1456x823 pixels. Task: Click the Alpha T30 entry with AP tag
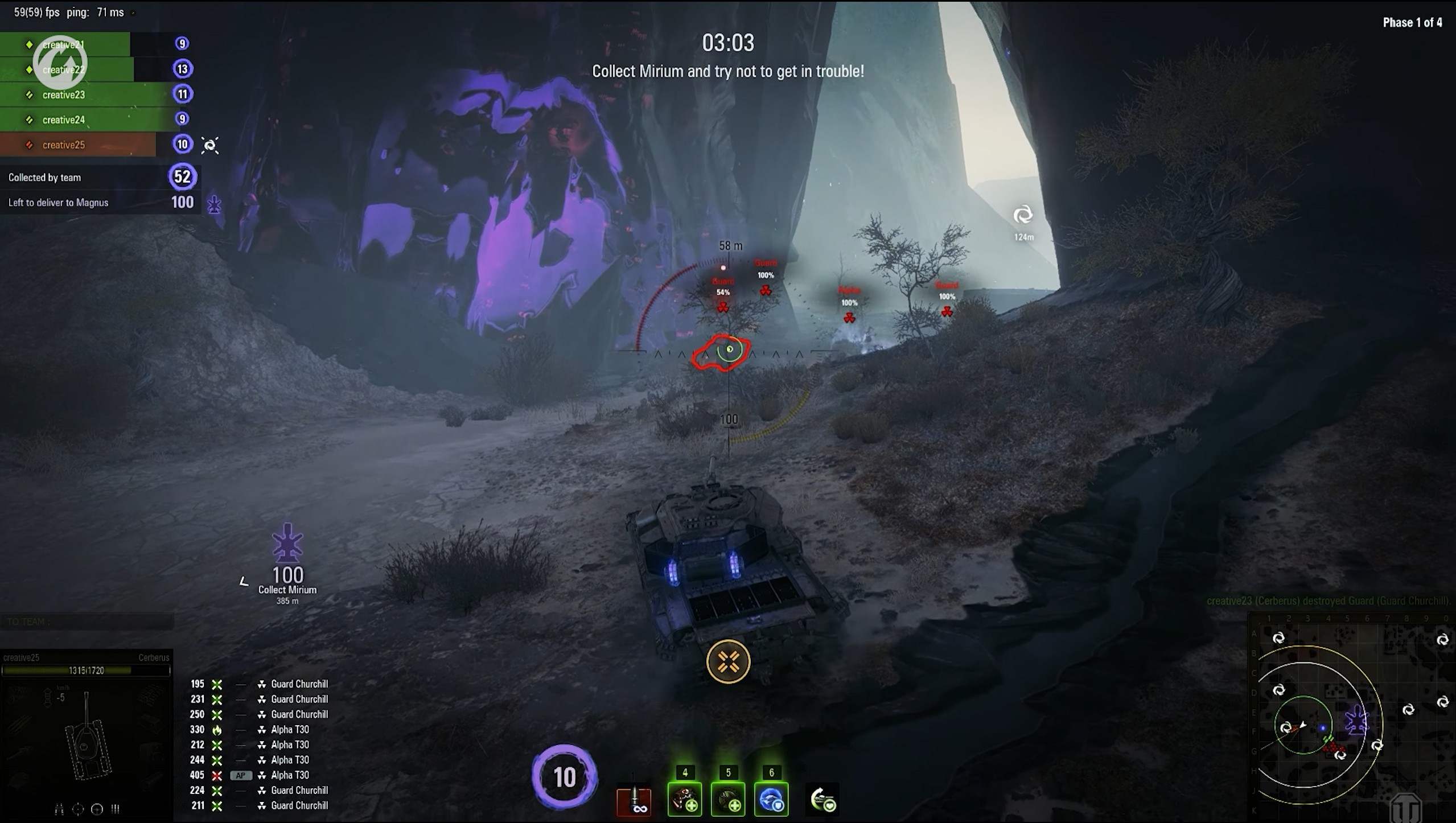[289, 775]
